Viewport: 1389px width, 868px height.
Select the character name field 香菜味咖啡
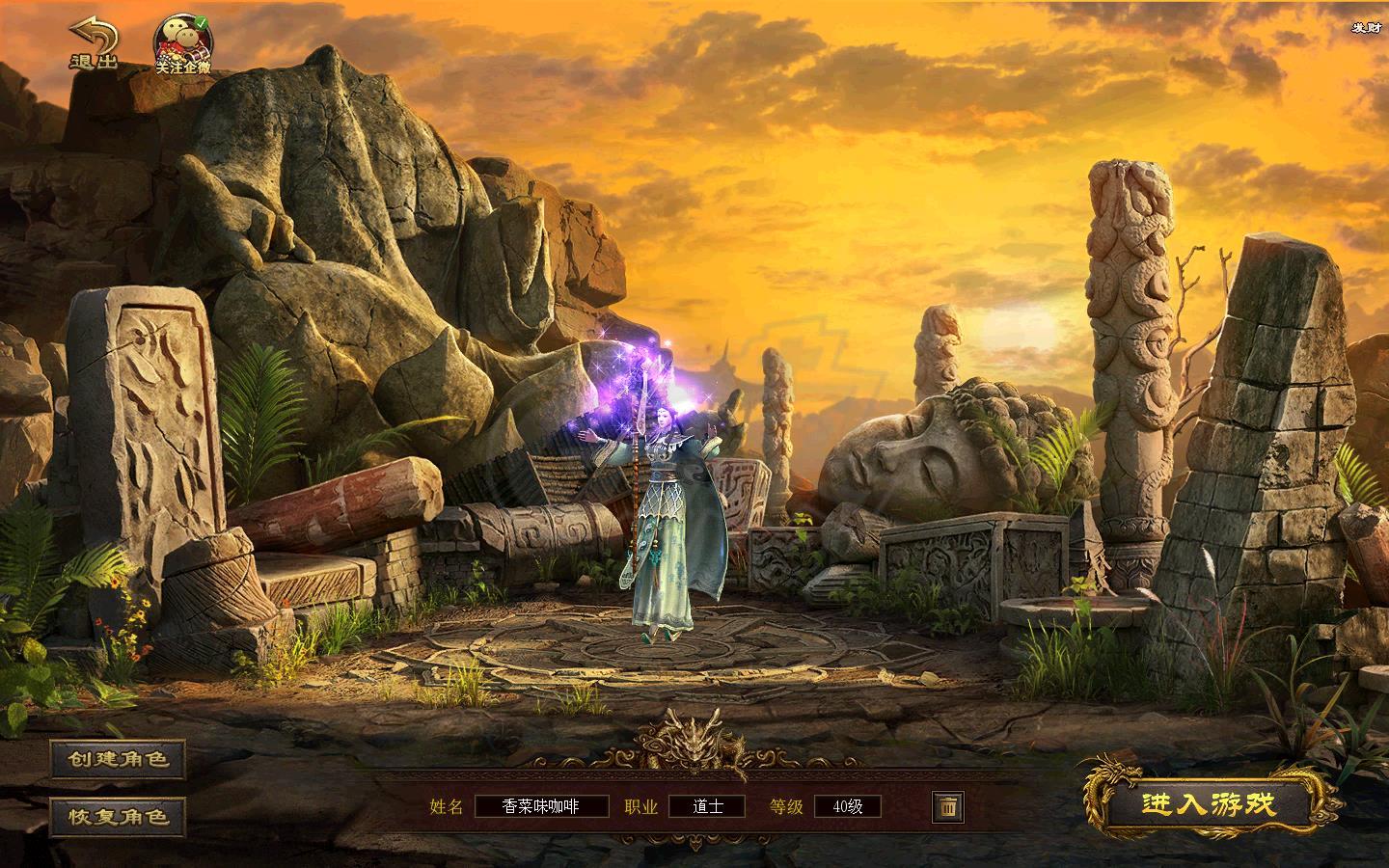[x=541, y=806]
